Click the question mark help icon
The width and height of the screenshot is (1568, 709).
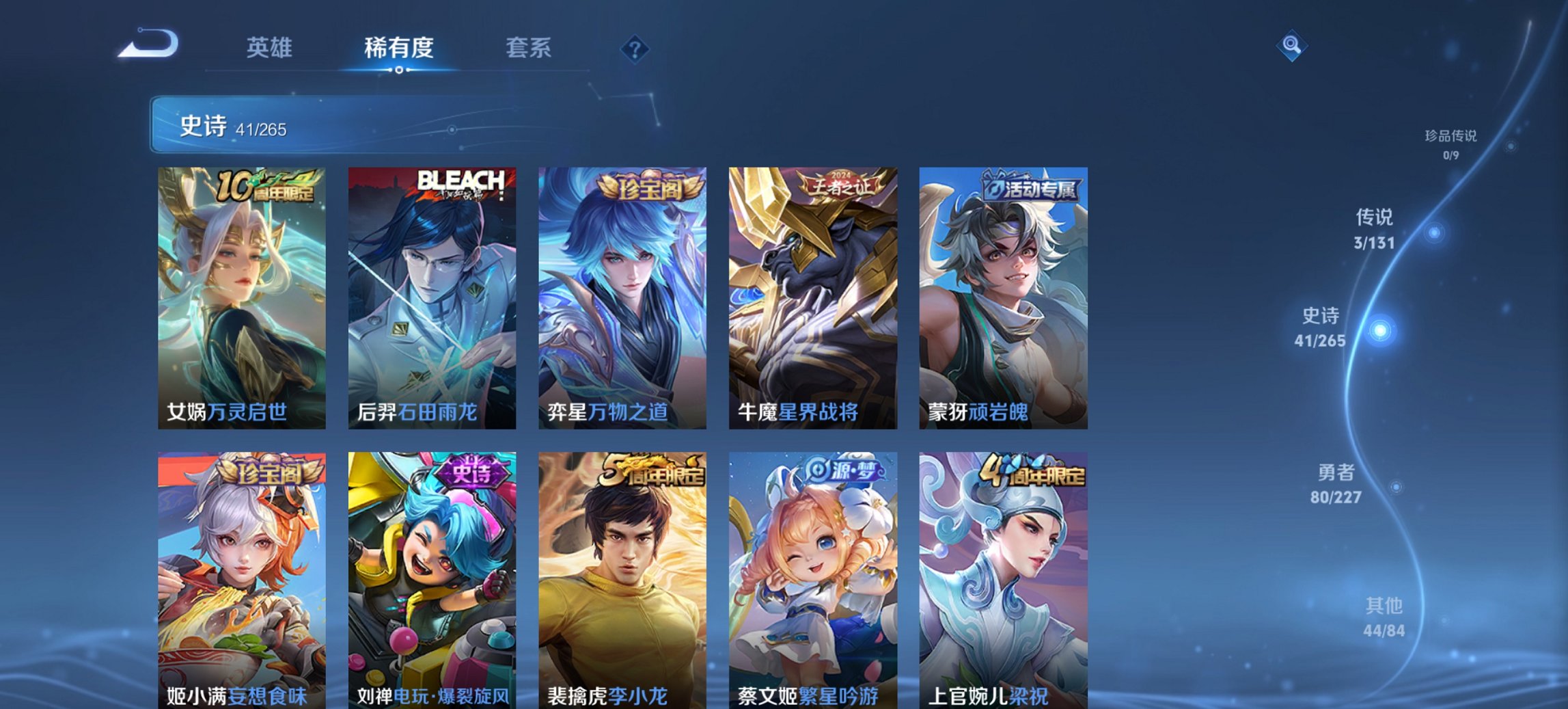coord(635,49)
